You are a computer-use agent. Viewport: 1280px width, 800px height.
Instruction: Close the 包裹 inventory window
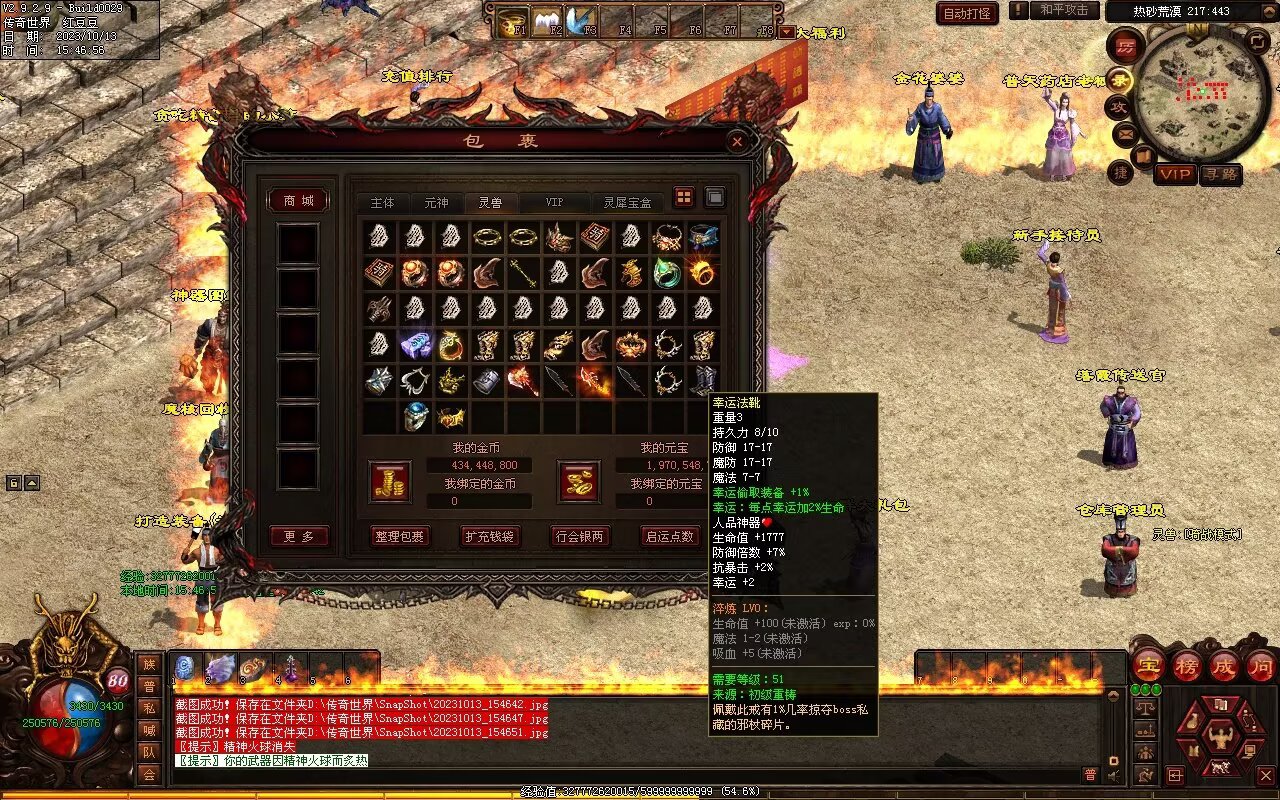click(x=737, y=142)
